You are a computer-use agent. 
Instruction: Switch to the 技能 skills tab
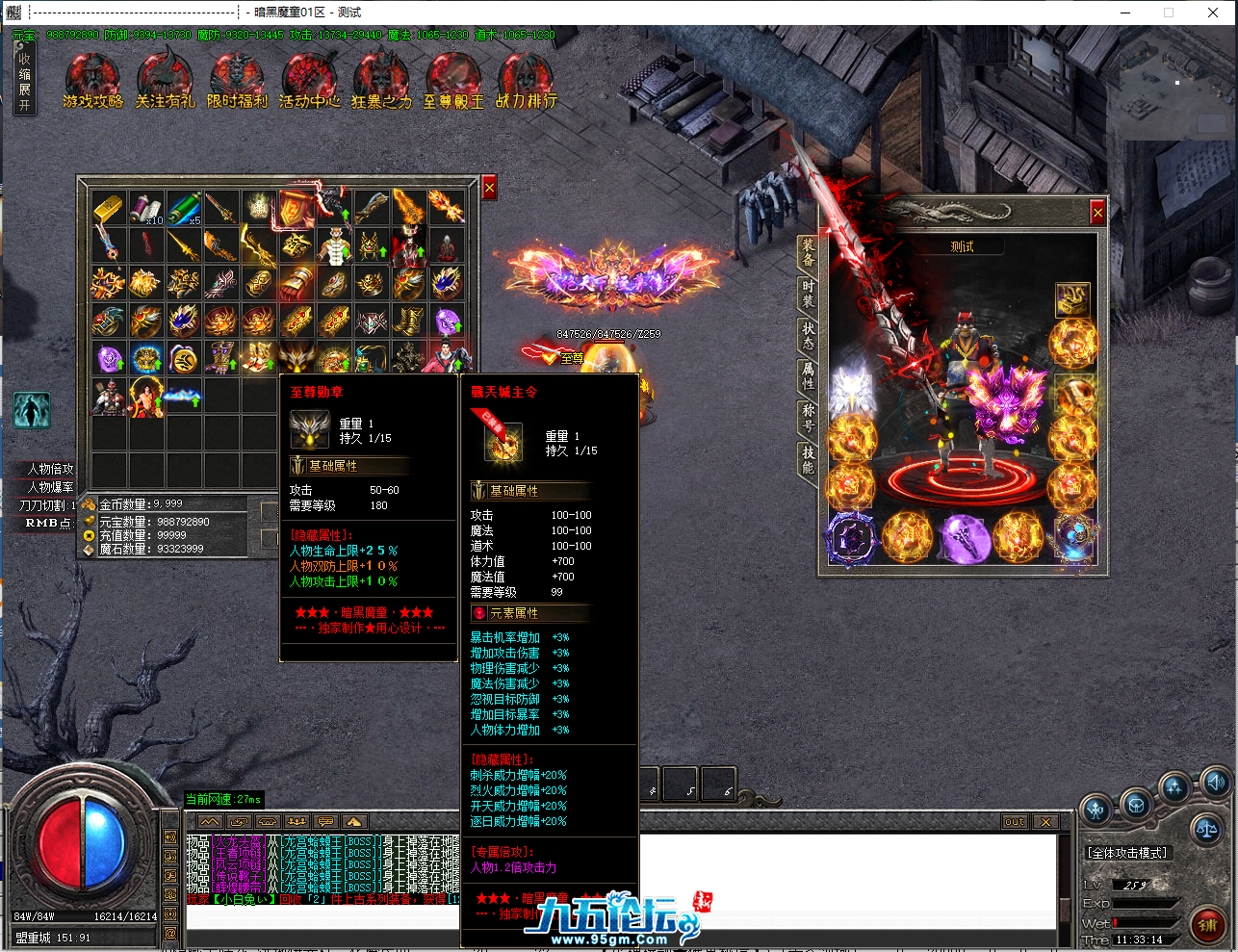(x=808, y=459)
